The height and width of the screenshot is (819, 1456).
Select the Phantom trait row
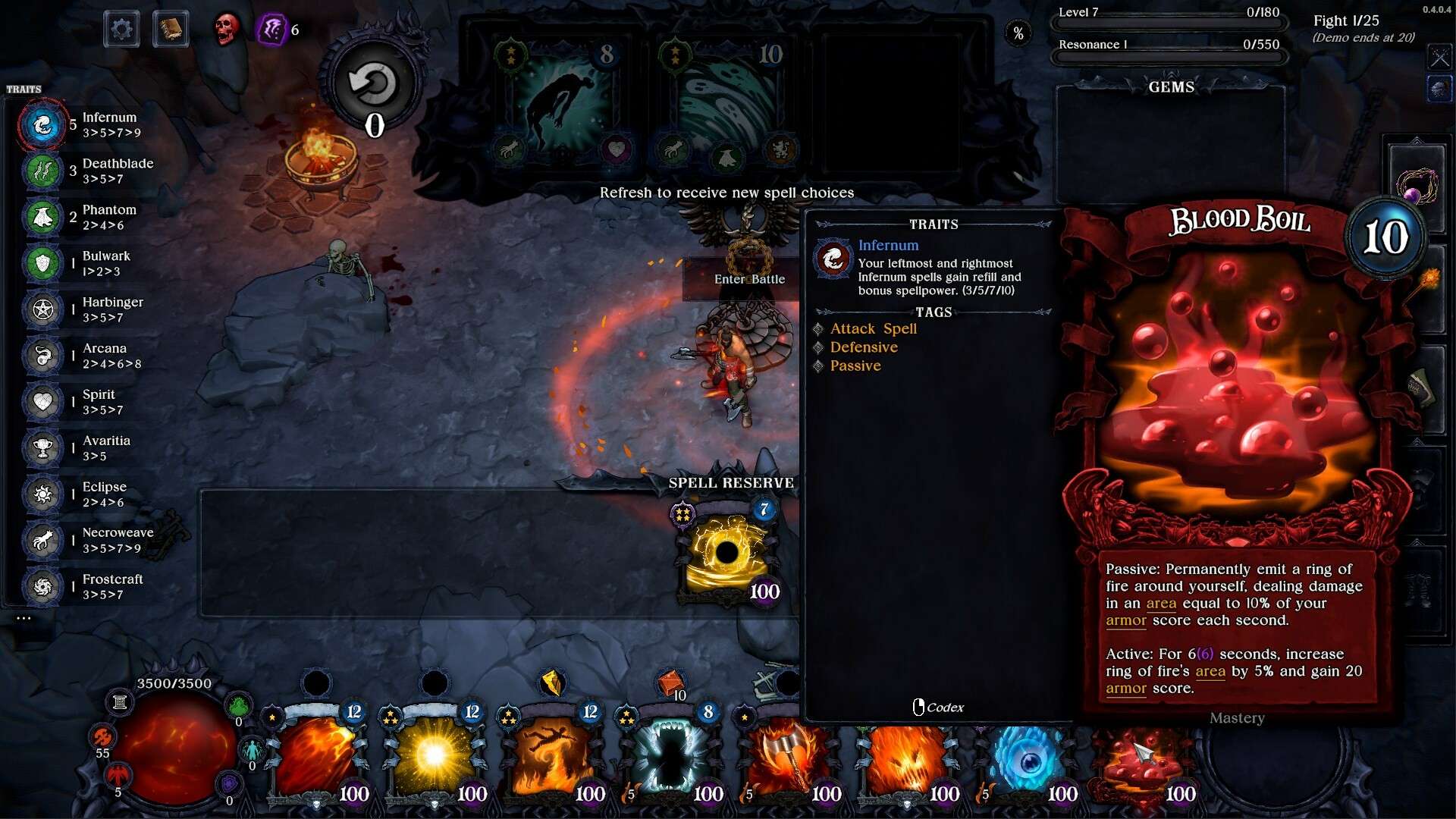click(x=83, y=217)
